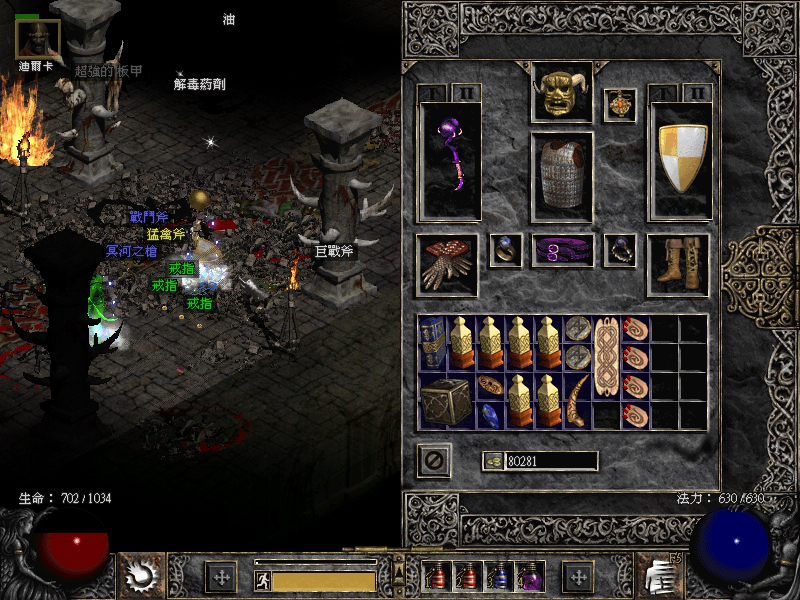Select the ring next to the gloves
This screenshot has width=800, height=600.
click(505, 250)
